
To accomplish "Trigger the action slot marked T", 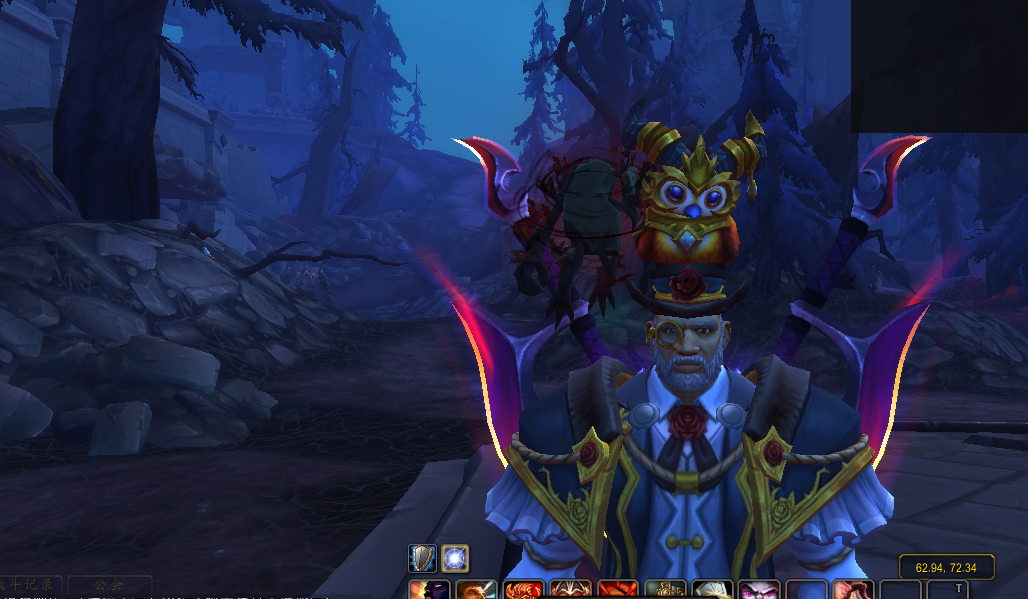I will click(x=959, y=589).
